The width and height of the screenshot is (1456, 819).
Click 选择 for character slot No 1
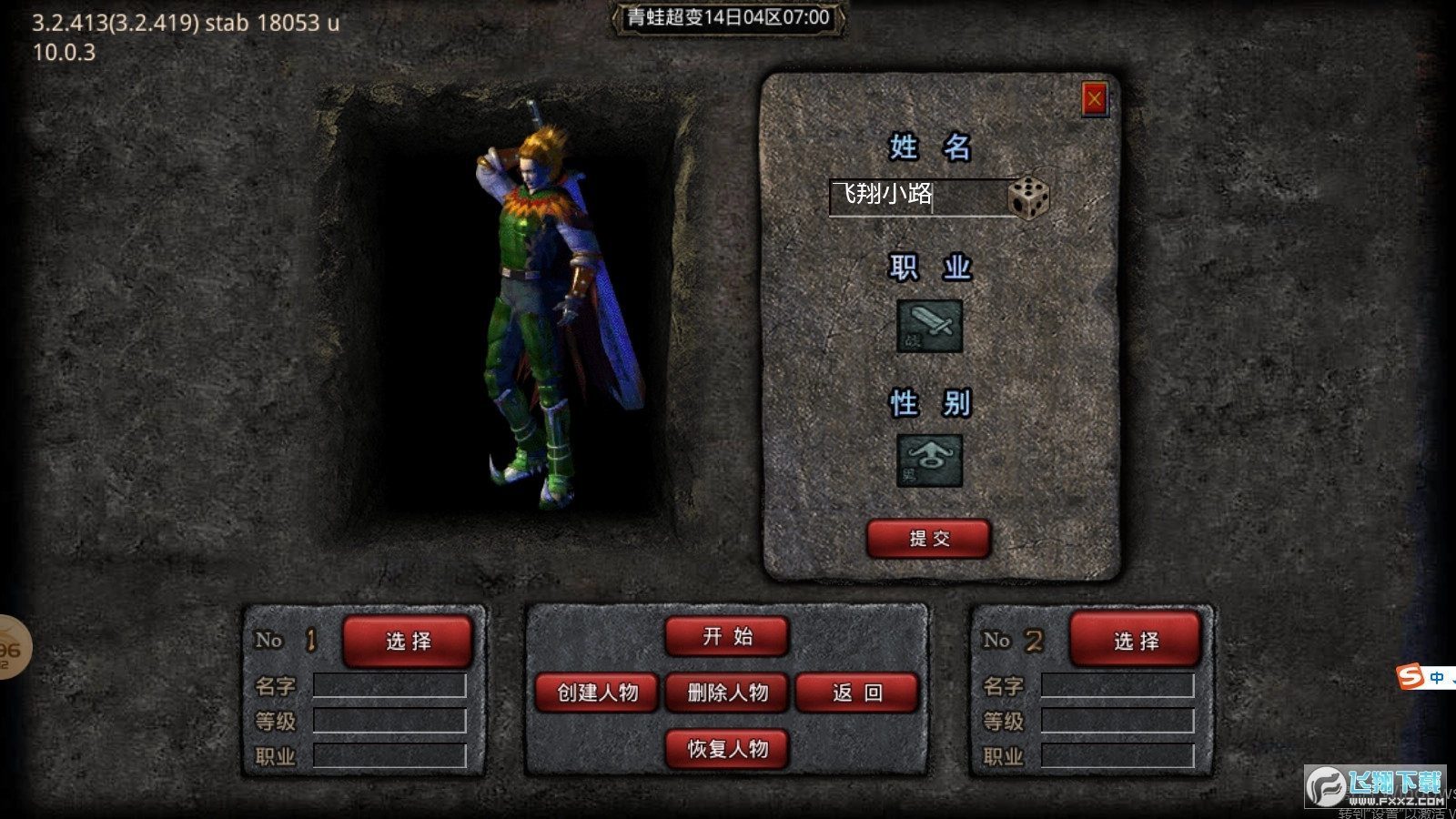(x=408, y=641)
